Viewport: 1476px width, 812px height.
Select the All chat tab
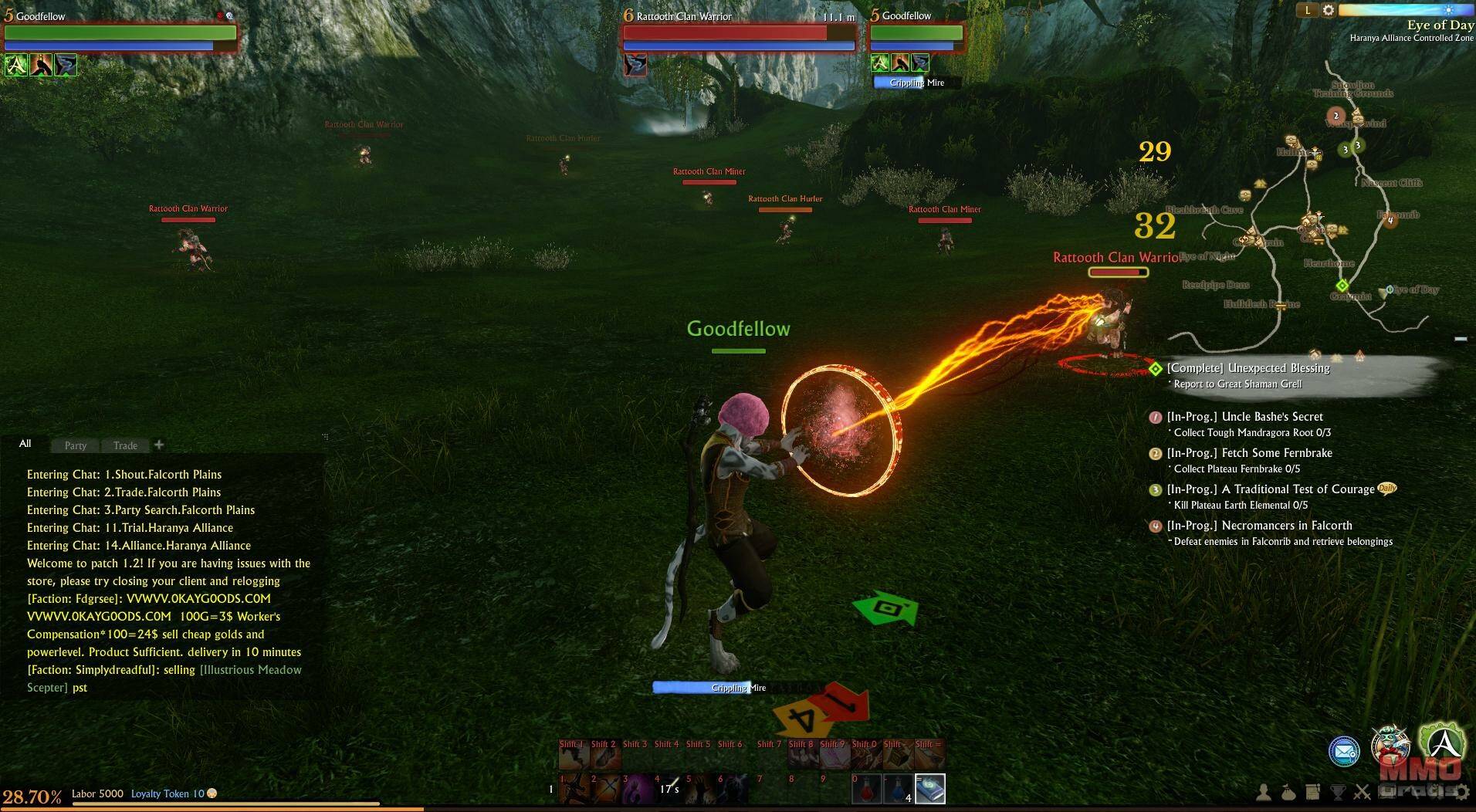[25, 444]
